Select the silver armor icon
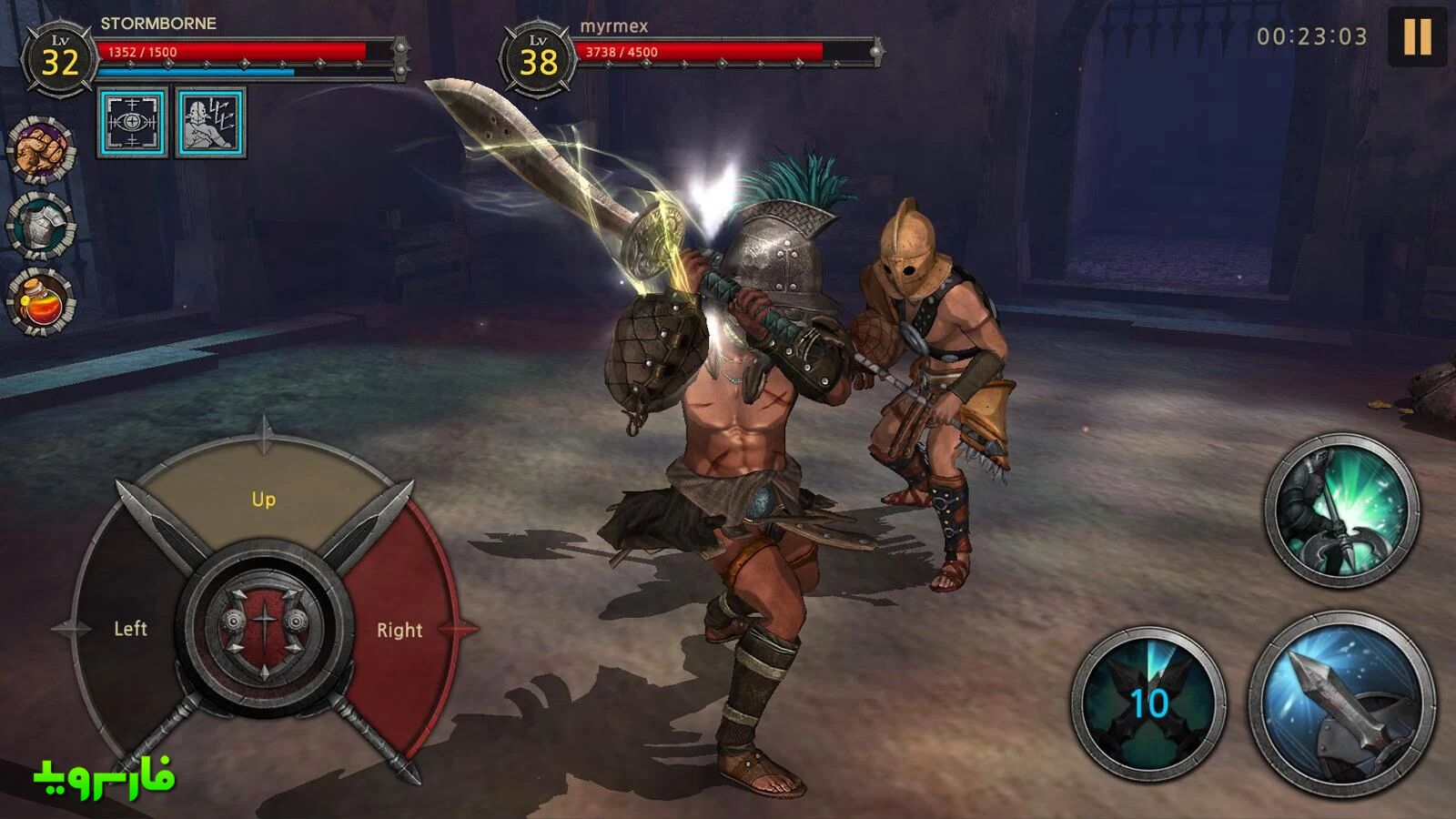Screen dimensions: 1456x819 tap(41, 225)
